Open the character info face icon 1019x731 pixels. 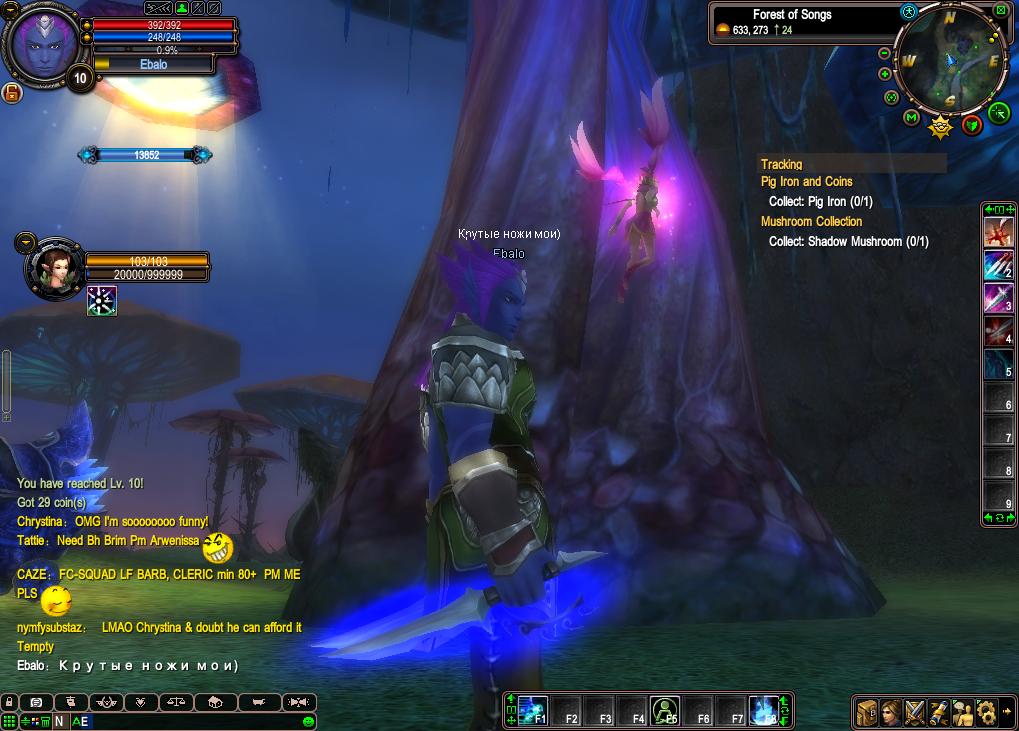[x=890, y=712]
